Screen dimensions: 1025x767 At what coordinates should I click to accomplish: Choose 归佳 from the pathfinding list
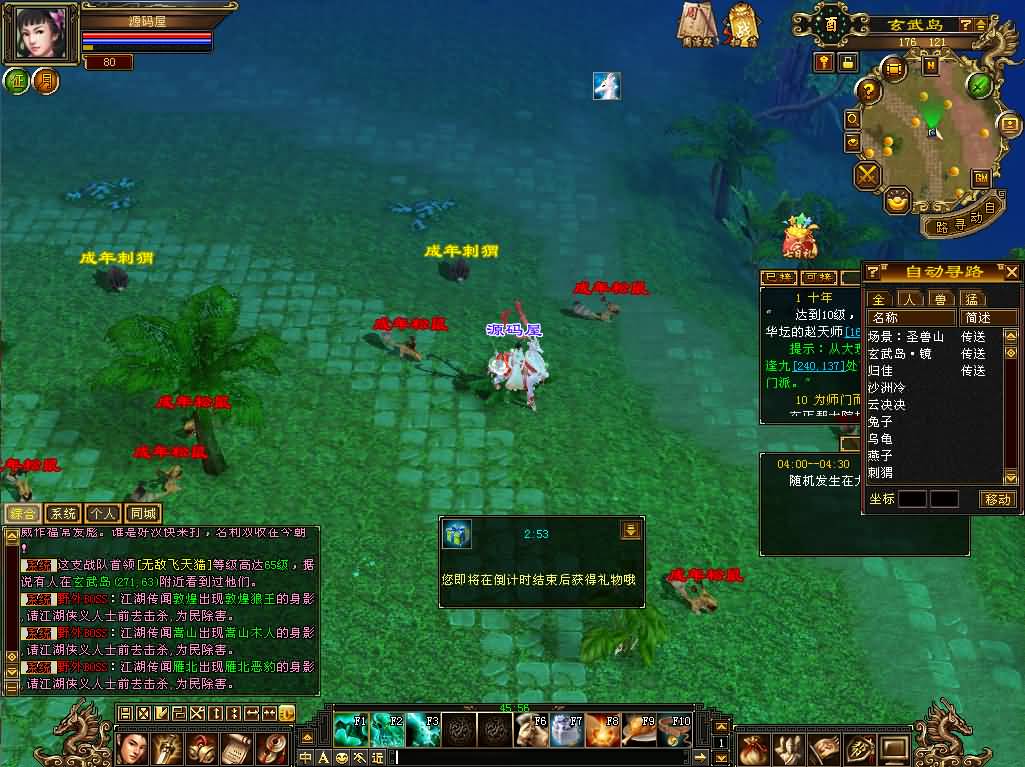(880, 371)
